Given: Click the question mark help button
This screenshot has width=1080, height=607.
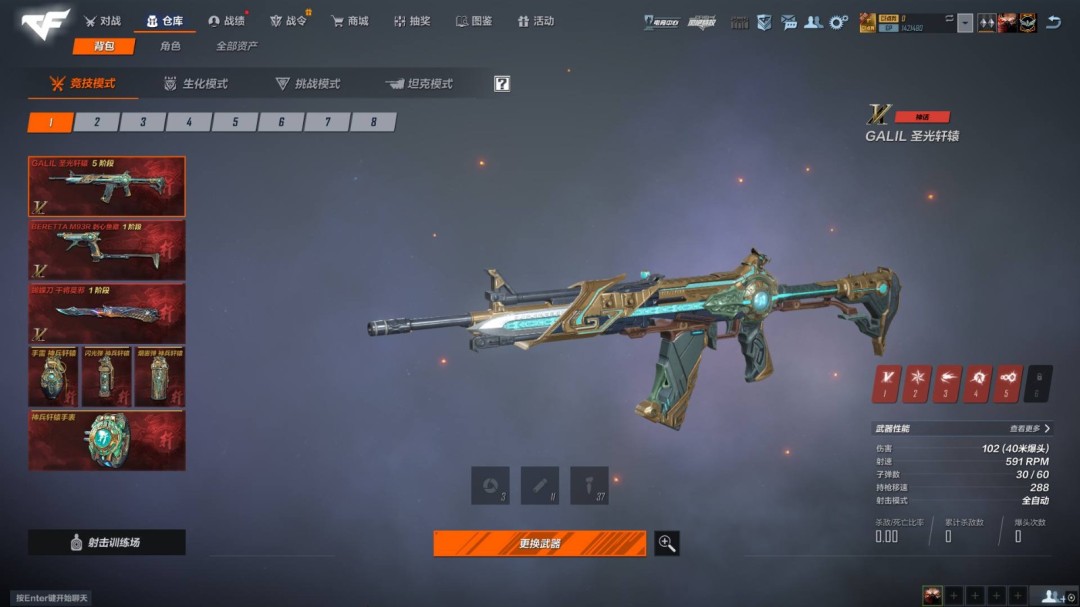Looking at the screenshot, I should point(502,84).
